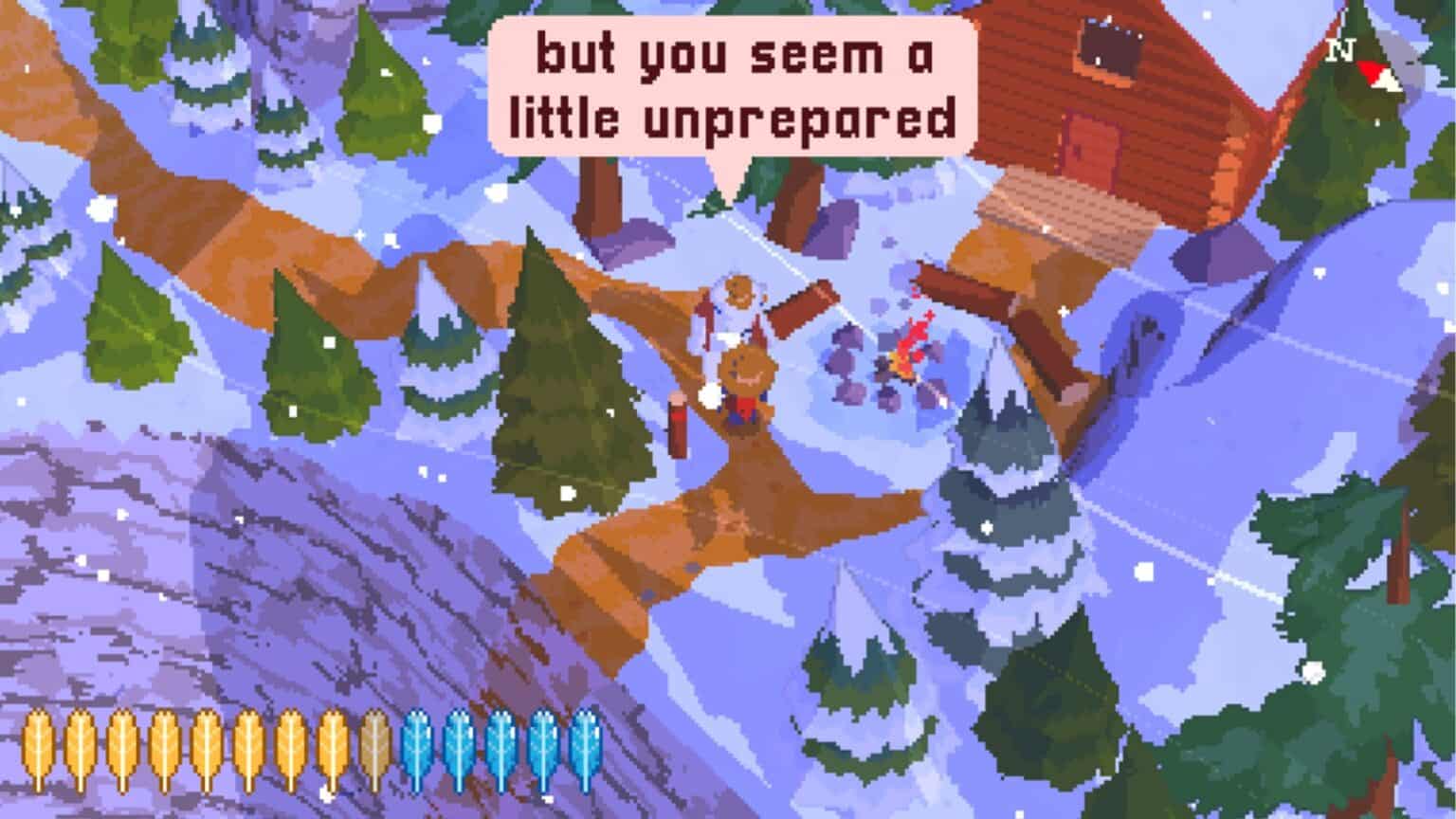Click the compass N indicator in the corner
The width and height of the screenshot is (1456, 819).
[1339, 49]
